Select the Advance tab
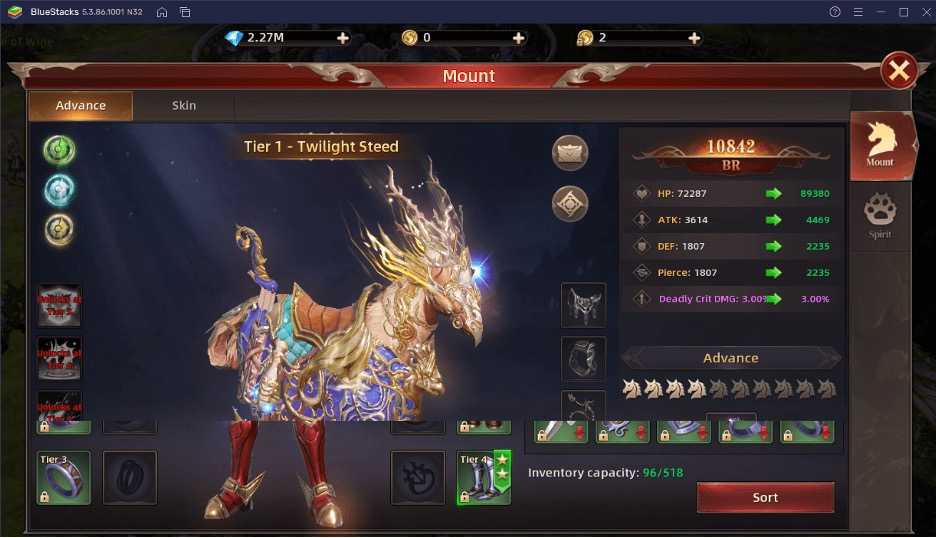This screenshot has height=538, width=936. (x=81, y=106)
